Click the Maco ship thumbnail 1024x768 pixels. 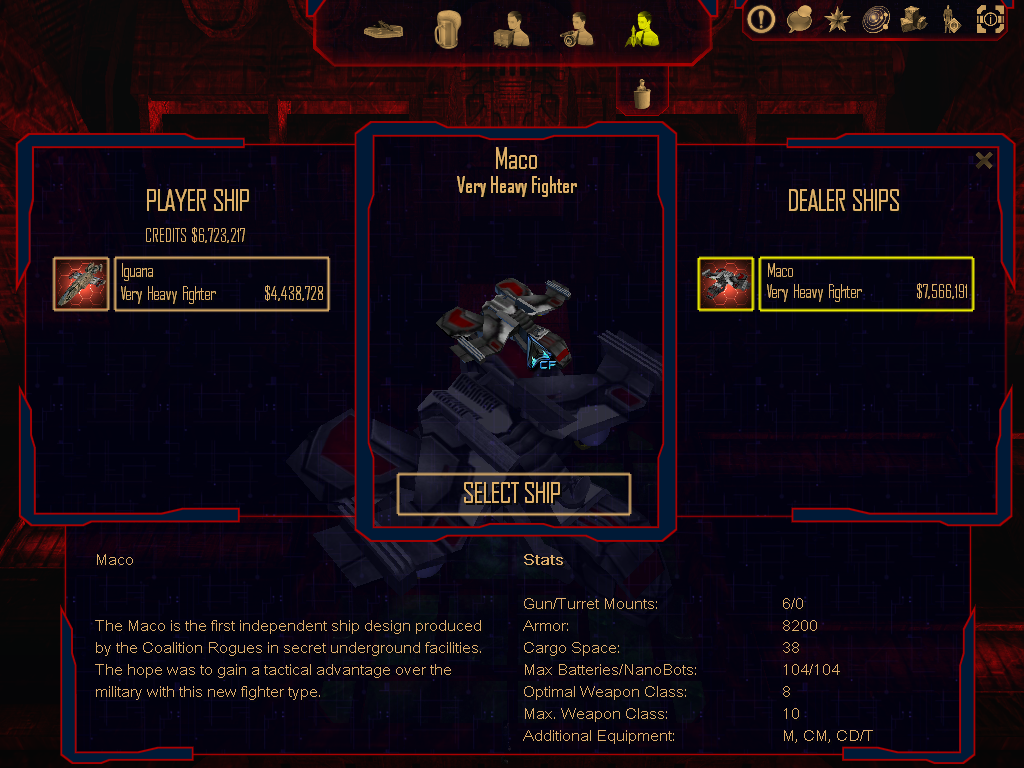click(x=725, y=283)
